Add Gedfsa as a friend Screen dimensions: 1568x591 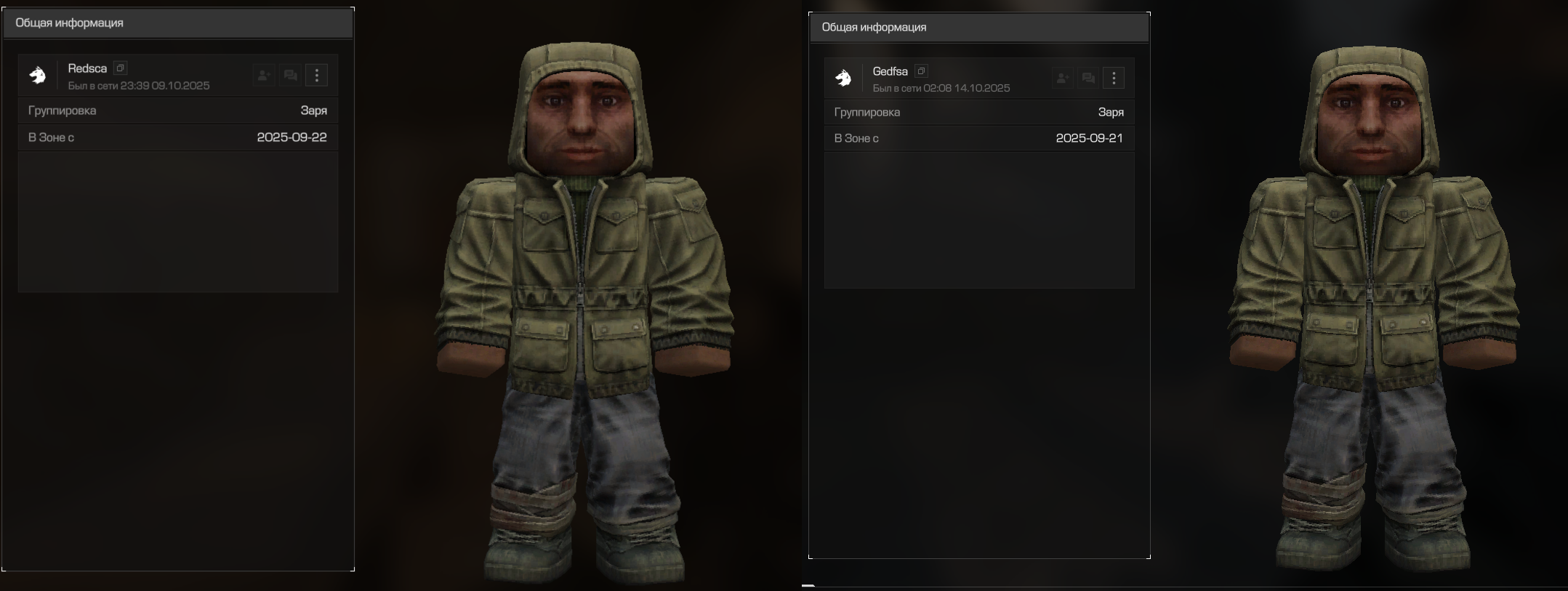(1062, 78)
